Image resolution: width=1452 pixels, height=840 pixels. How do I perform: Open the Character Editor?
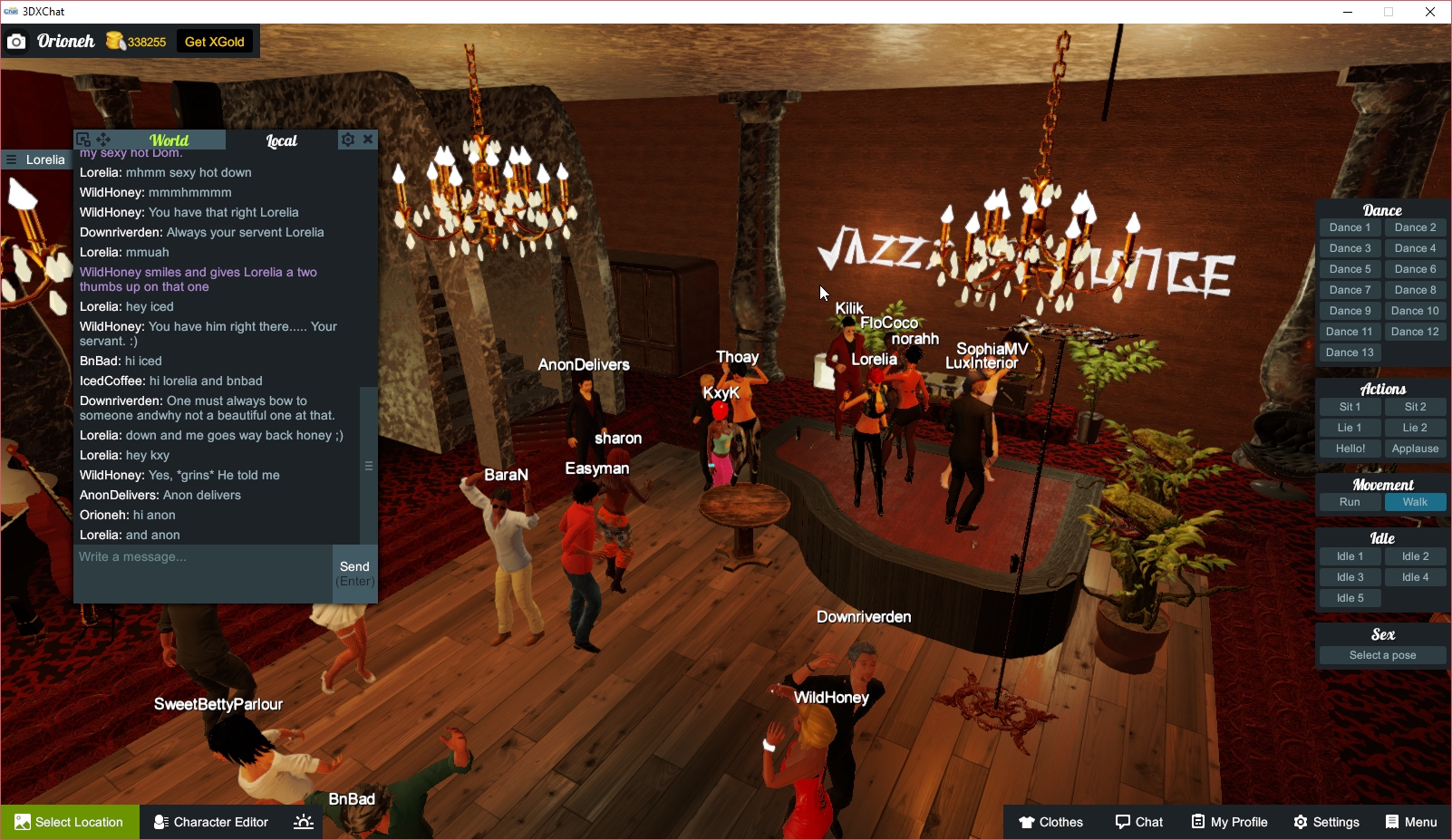coord(210,822)
